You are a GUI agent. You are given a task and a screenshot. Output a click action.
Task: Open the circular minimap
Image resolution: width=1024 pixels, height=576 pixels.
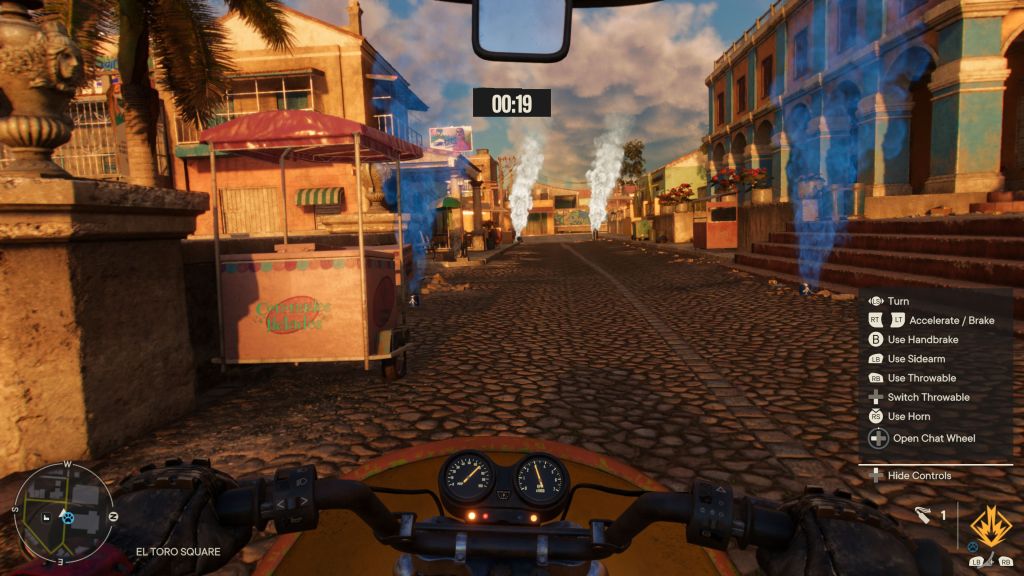62,512
